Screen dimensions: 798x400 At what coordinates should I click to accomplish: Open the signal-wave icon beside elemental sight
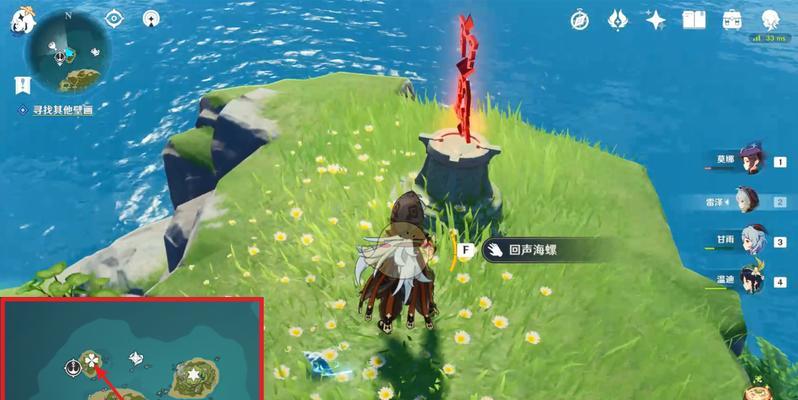click(151, 18)
